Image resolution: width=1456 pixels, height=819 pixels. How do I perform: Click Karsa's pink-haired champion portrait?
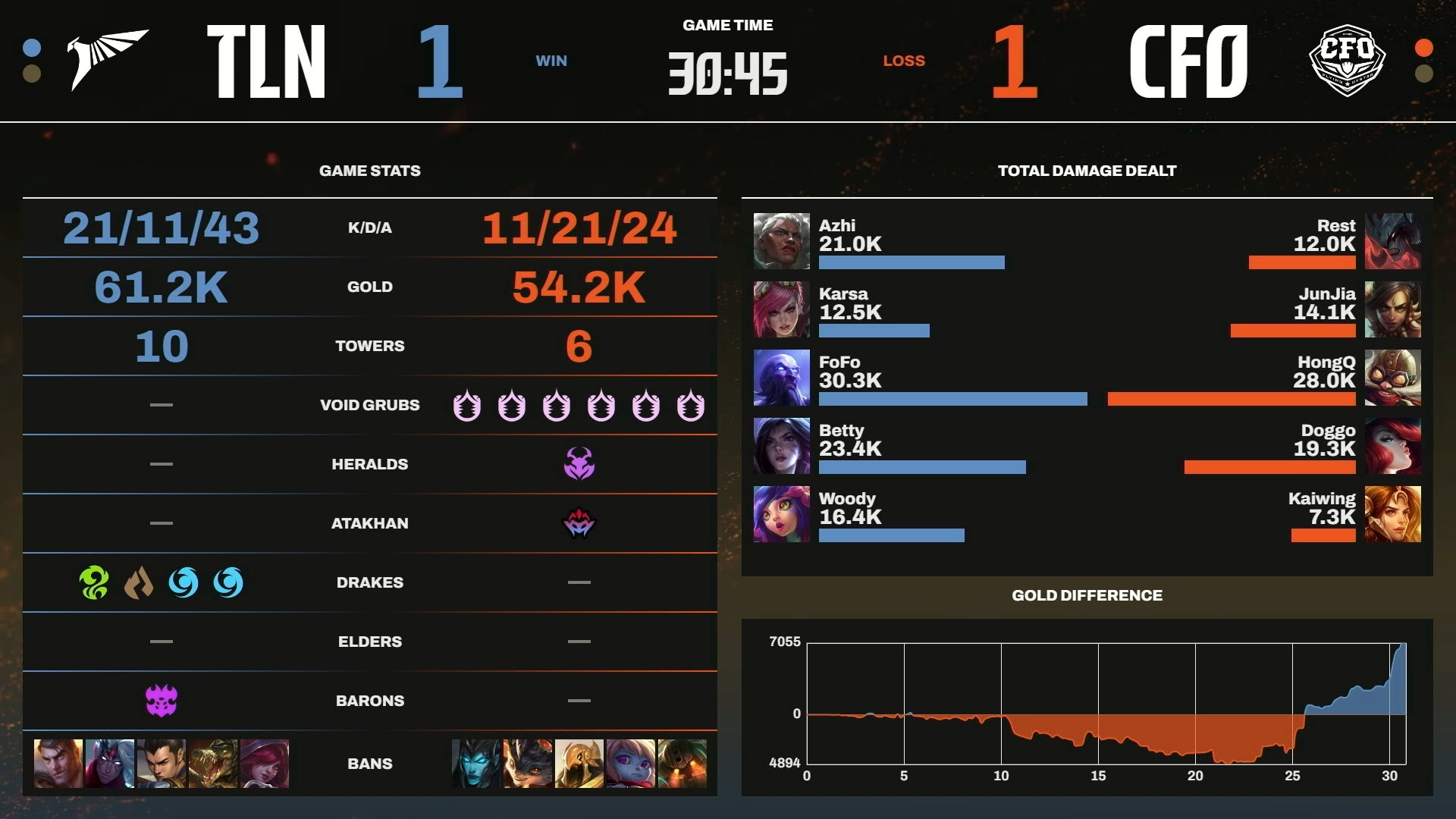point(781,309)
